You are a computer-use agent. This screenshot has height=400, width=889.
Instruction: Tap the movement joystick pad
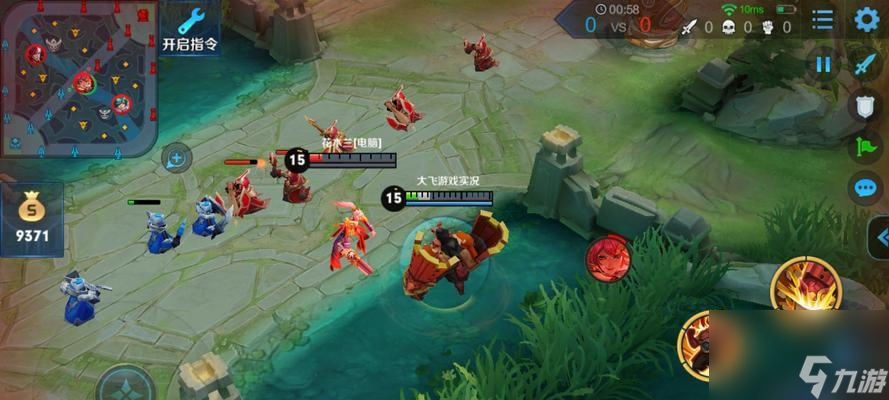point(126,385)
